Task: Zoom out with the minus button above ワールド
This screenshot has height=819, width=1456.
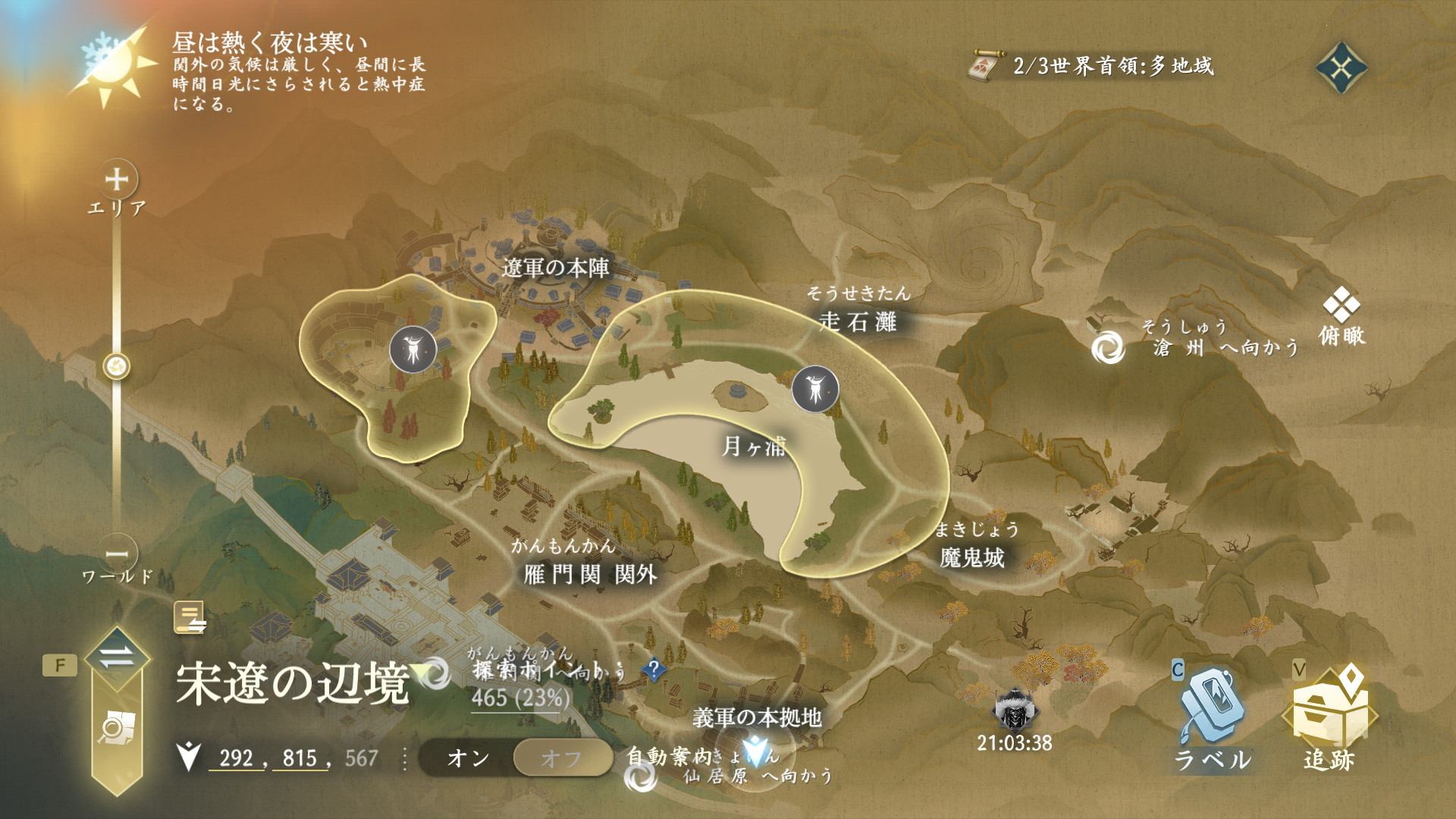Action: 117,552
